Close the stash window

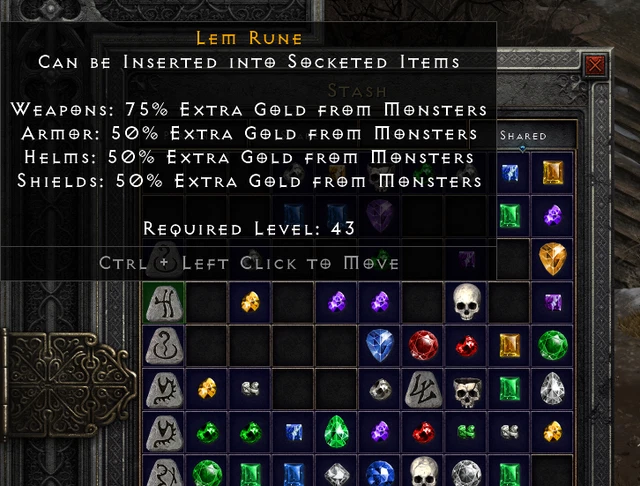[596, 66]
